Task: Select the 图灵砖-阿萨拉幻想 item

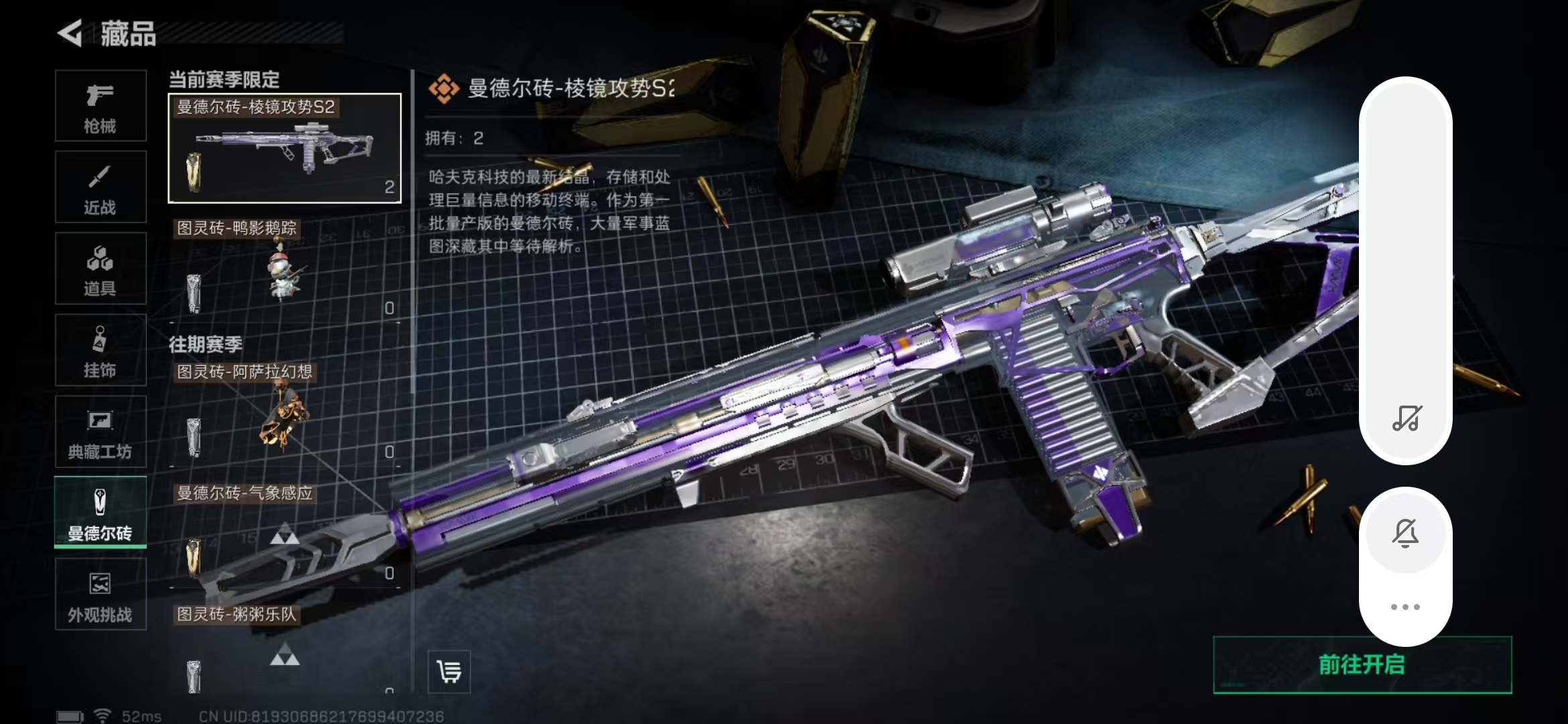Action: click(285, 416)
